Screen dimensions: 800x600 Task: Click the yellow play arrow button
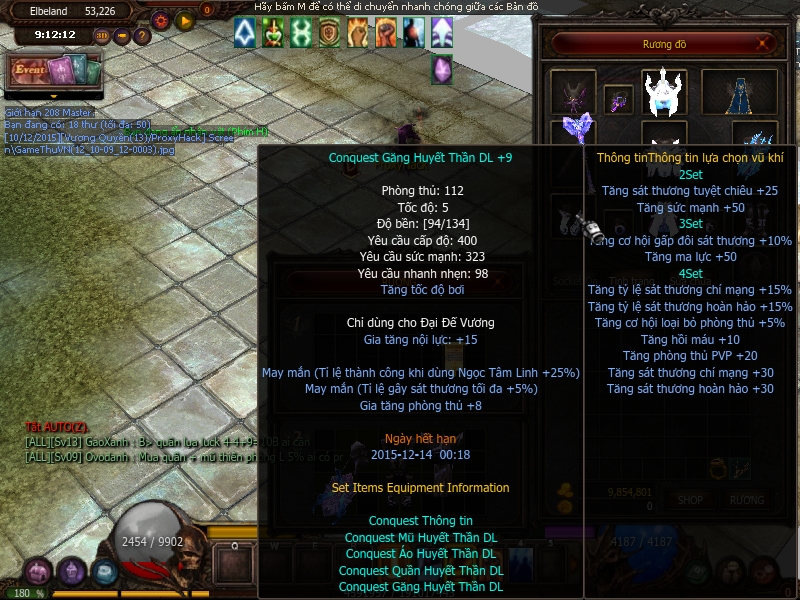(x=185, y=20)
